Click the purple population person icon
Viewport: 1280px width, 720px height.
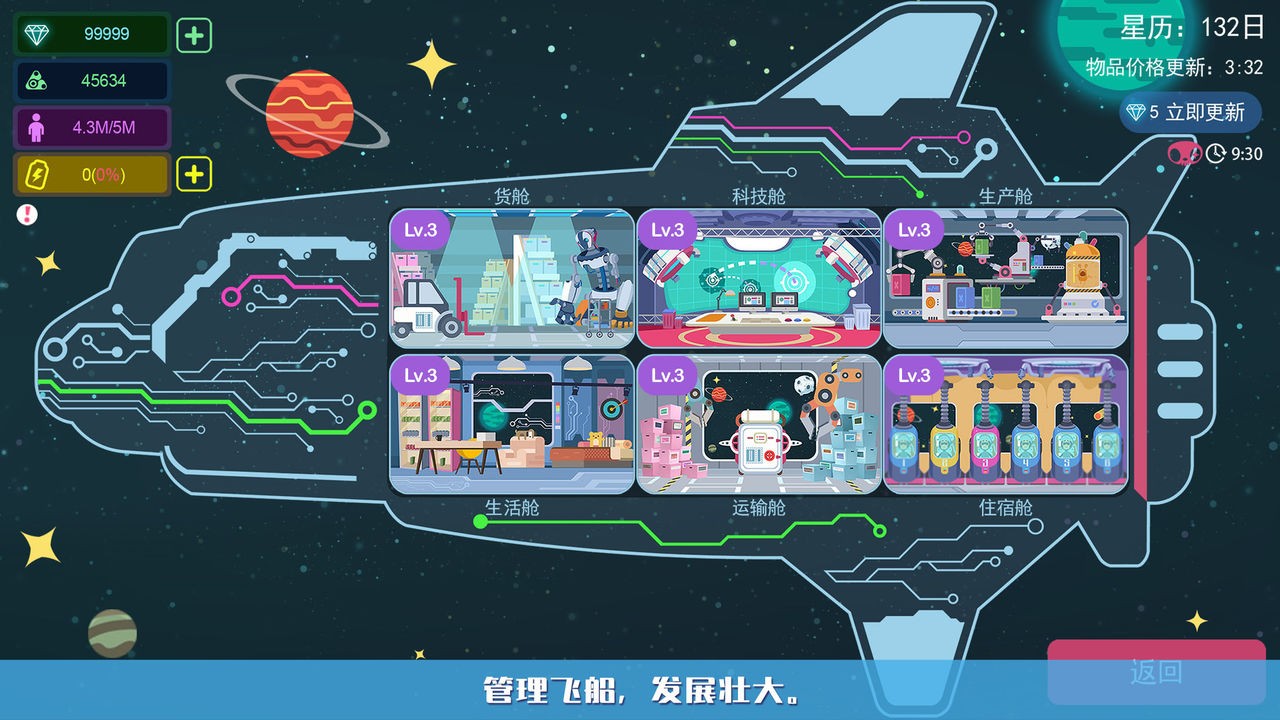pos(35,127)
